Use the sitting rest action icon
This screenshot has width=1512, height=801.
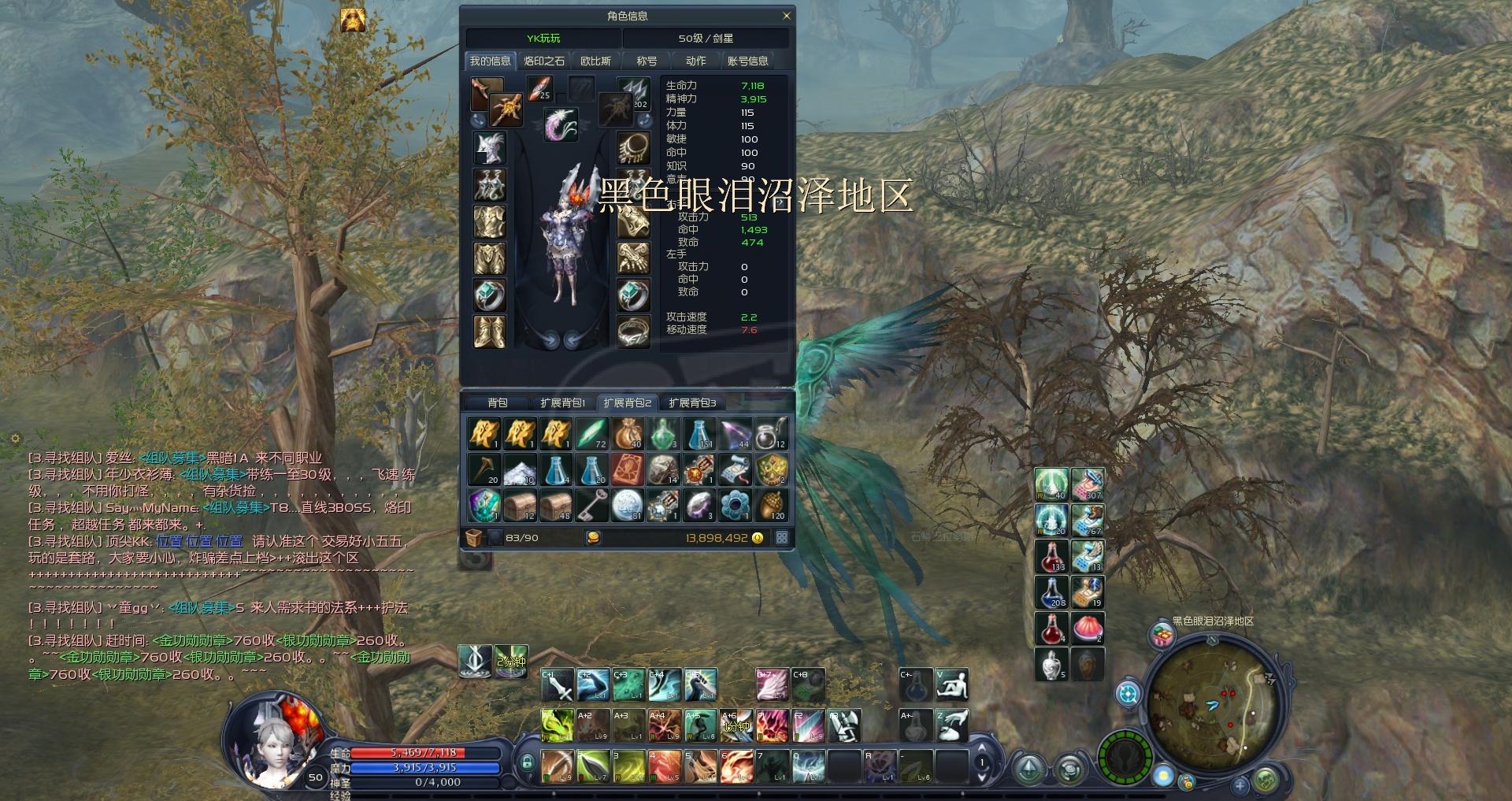(x=951, y=684)
